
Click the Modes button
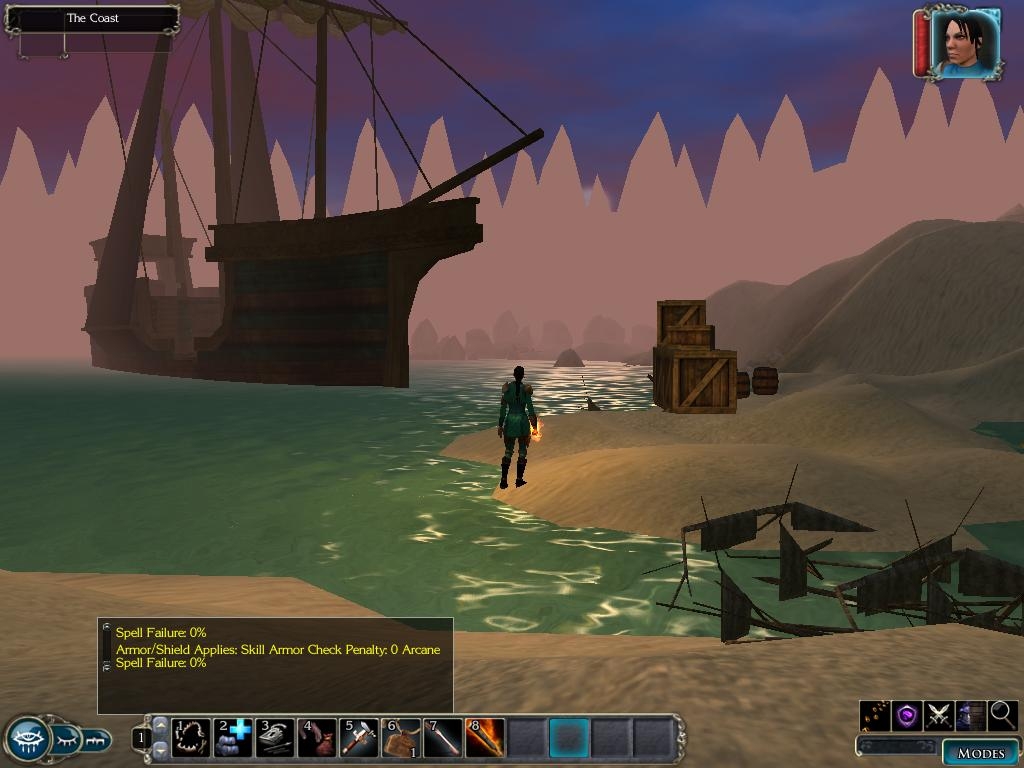(980, 753)
